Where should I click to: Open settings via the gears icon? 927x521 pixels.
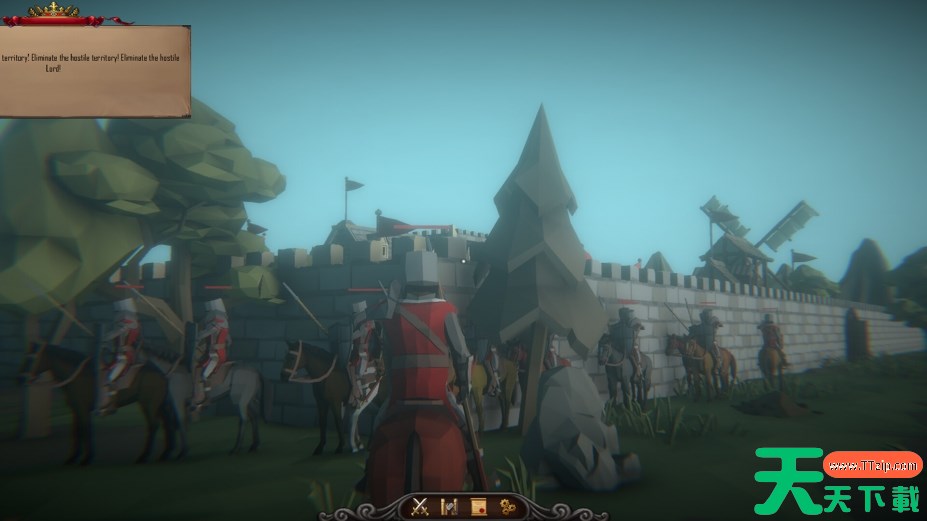[x=506, y=507]
